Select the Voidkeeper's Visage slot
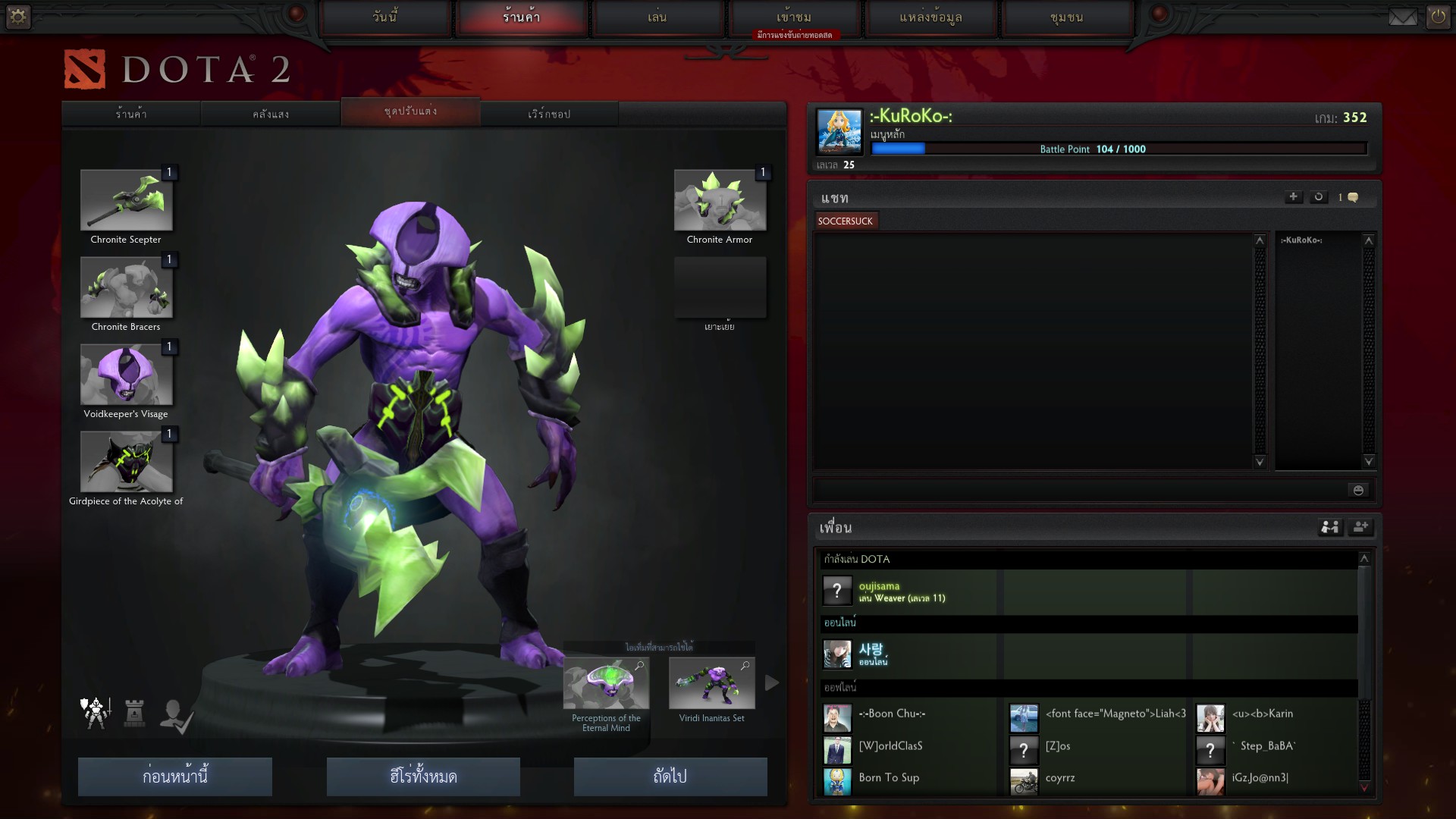1456x819 pixels. 127,375
